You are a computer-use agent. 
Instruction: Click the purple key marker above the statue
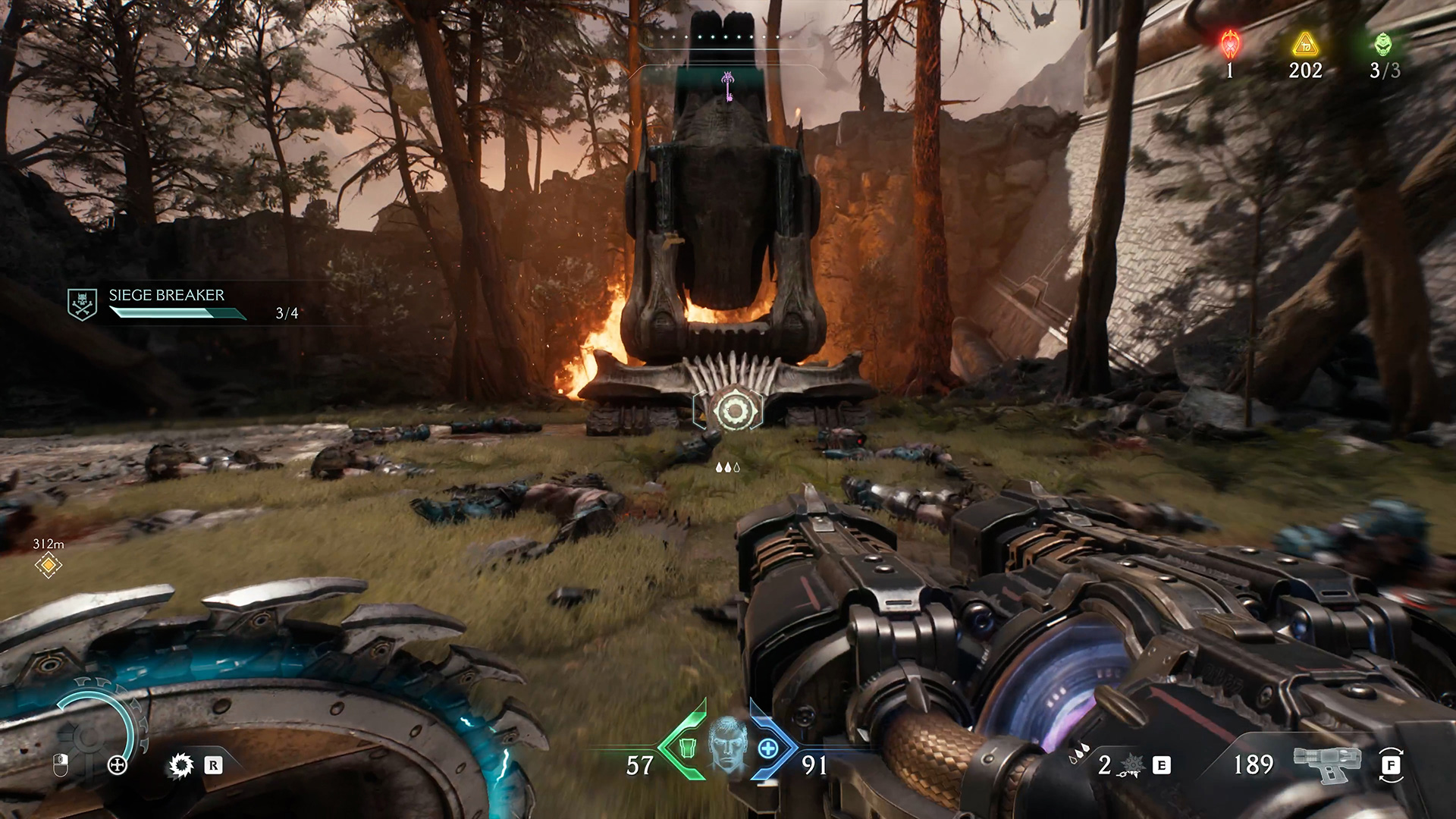(x=727, y=86)
